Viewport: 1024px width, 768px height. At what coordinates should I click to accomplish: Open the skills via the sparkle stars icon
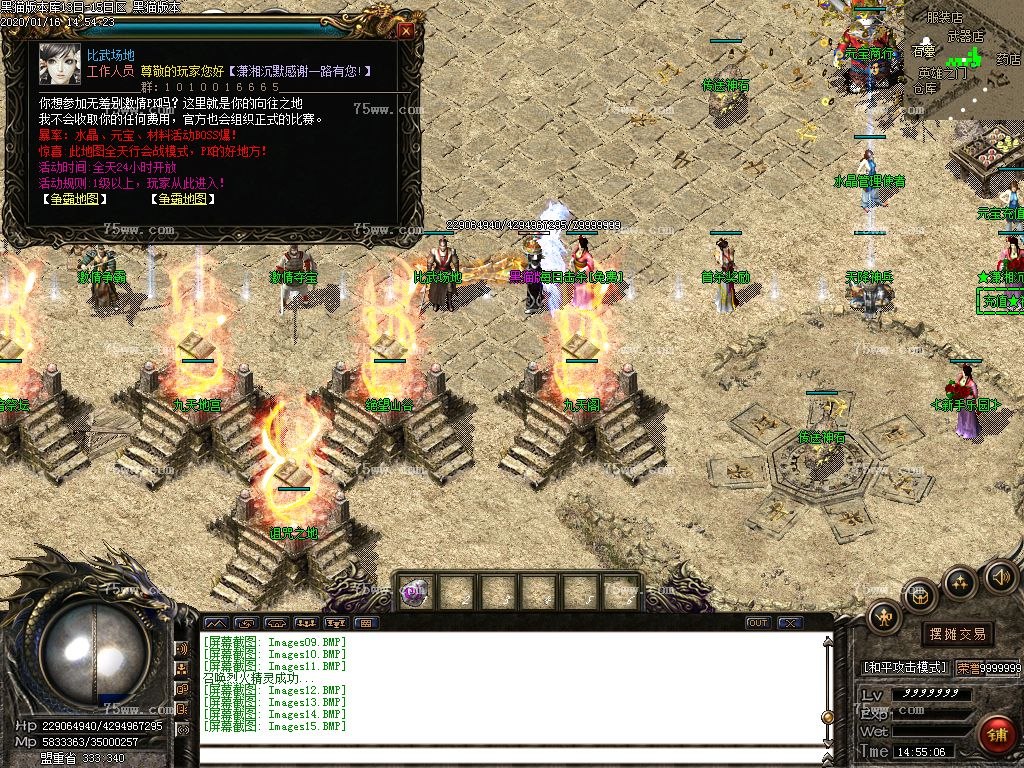961,581
